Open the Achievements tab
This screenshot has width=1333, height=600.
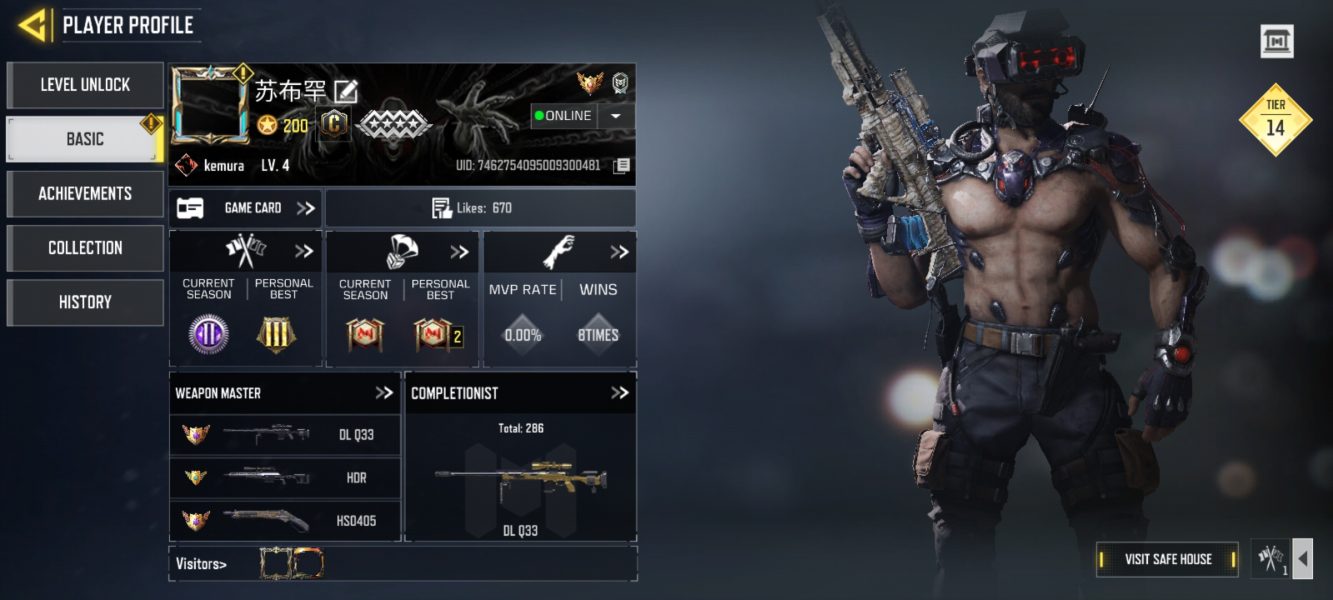click(x=85, y=194)
